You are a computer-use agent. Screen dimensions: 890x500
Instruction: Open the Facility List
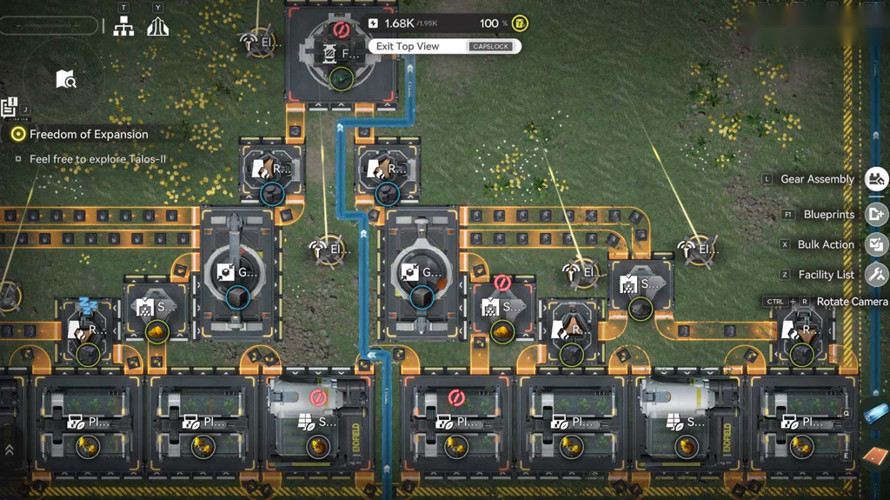click(876, 274)
